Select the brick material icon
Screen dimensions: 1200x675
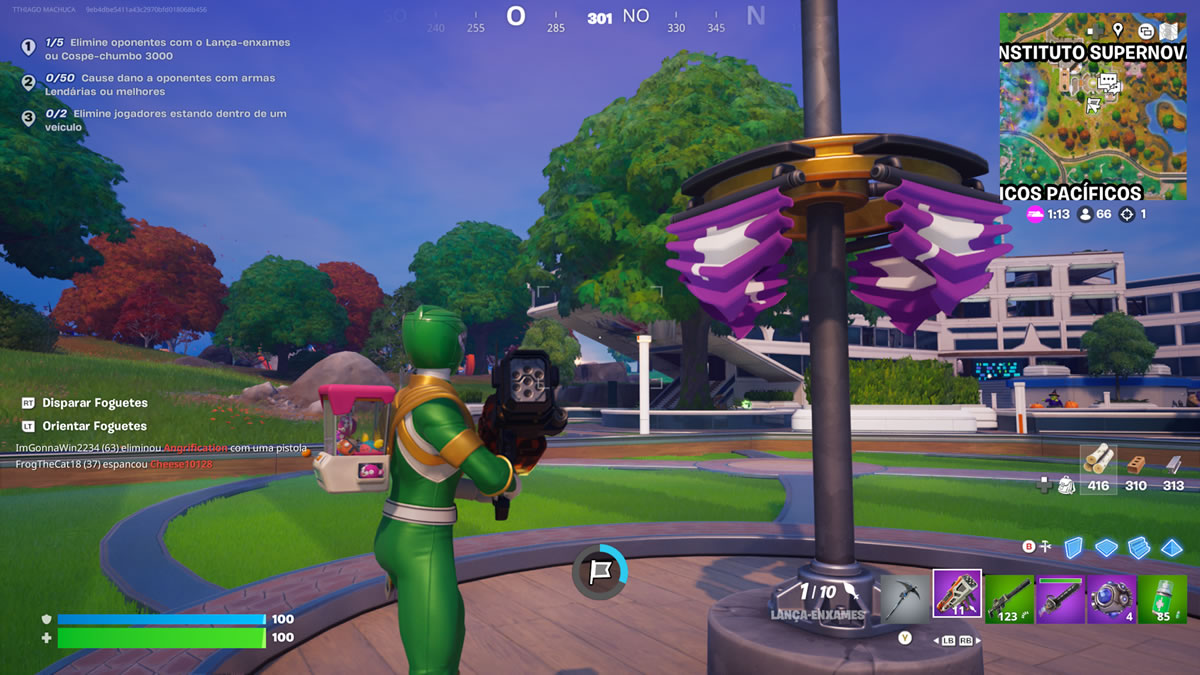[x=1136, y=464]
